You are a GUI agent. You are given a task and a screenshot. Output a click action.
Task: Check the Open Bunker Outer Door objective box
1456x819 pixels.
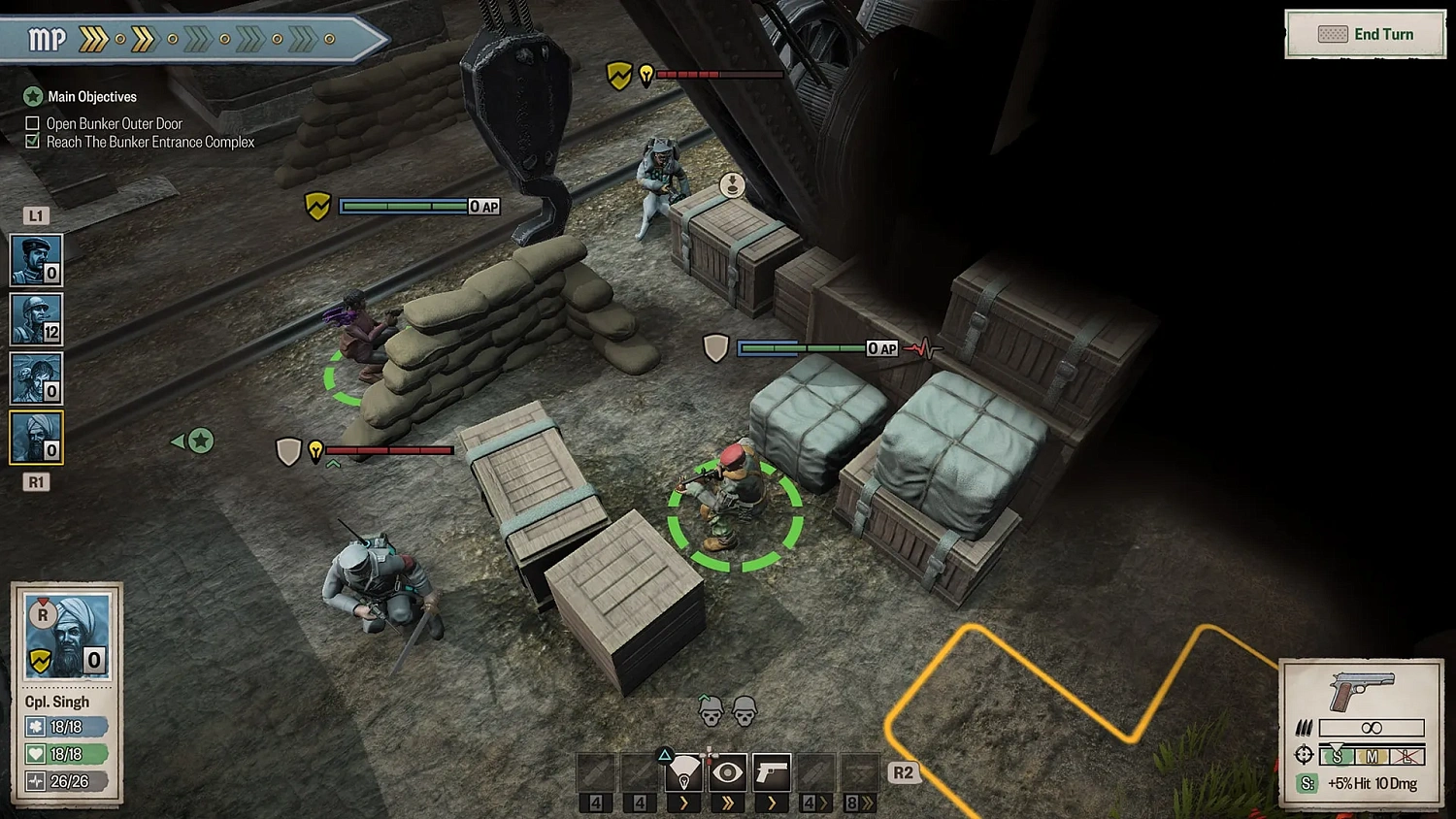pyautogui.click(x=32, y=123)
